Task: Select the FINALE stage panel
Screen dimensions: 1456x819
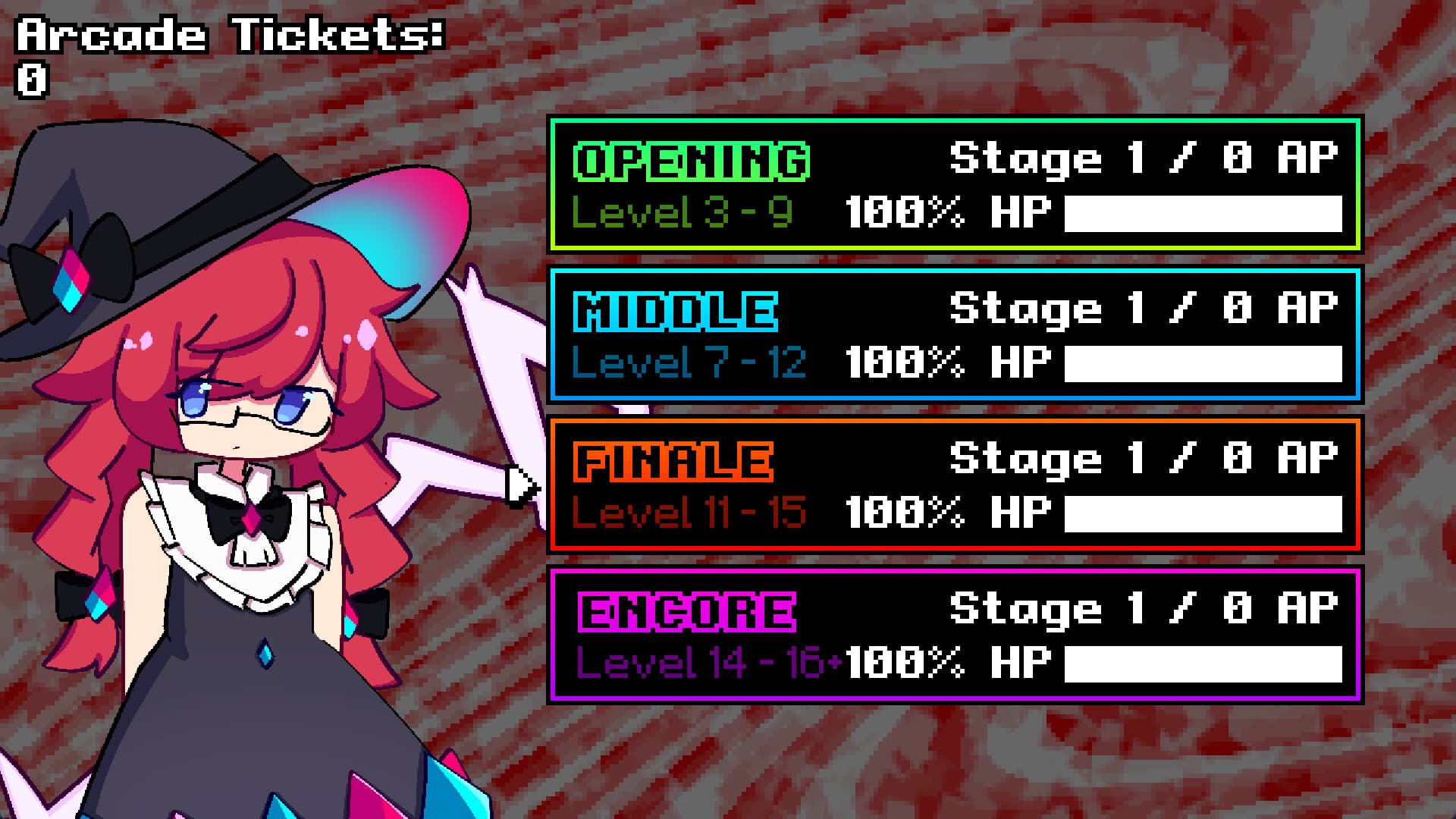Action: pos(955,483)
